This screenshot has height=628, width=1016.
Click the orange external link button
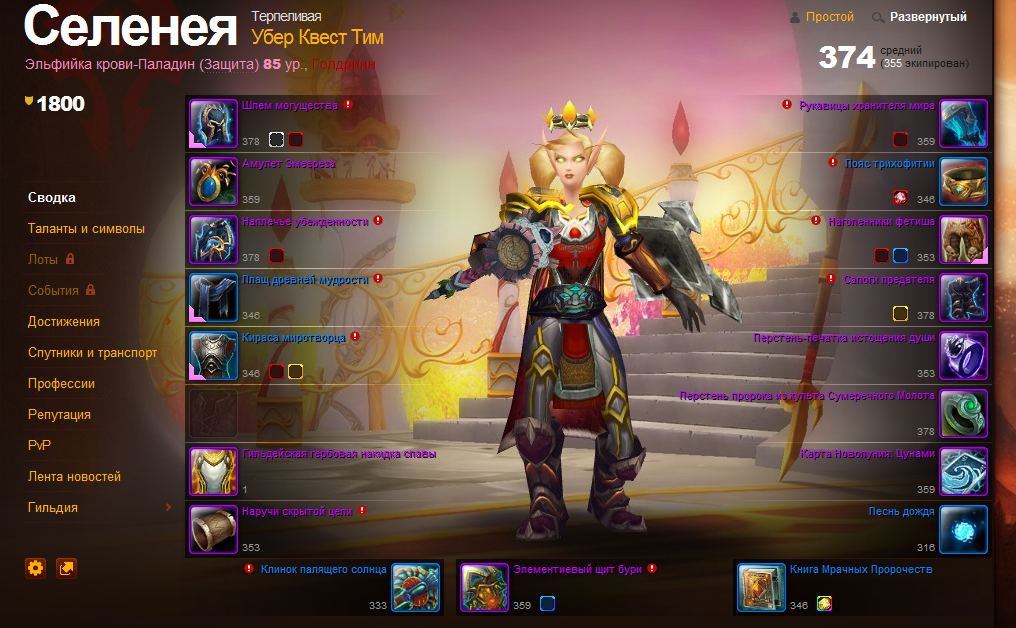(67, 568)
